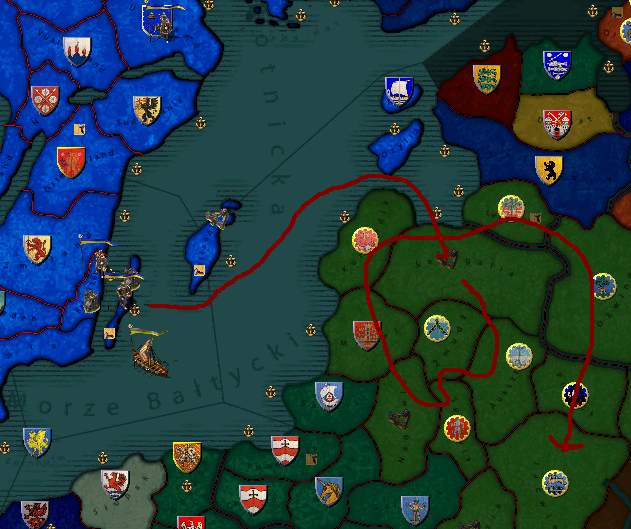Click the black griffin on yellow shield
Image resolution: width=631 pixels, height=529 pixels.
[146, 109]
